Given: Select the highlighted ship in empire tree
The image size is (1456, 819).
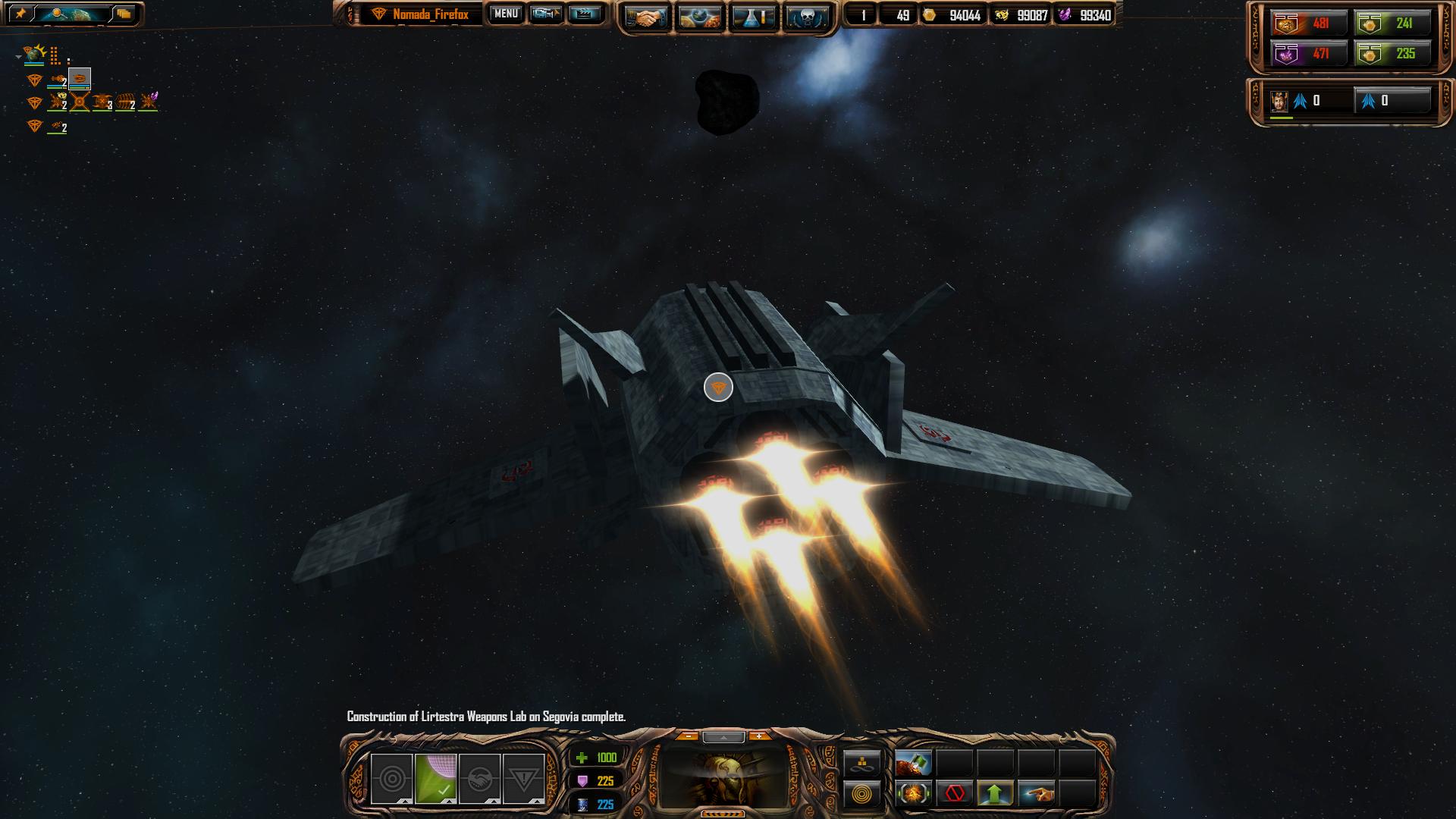Looking at the screenshot, I should (x=79, y=78).
